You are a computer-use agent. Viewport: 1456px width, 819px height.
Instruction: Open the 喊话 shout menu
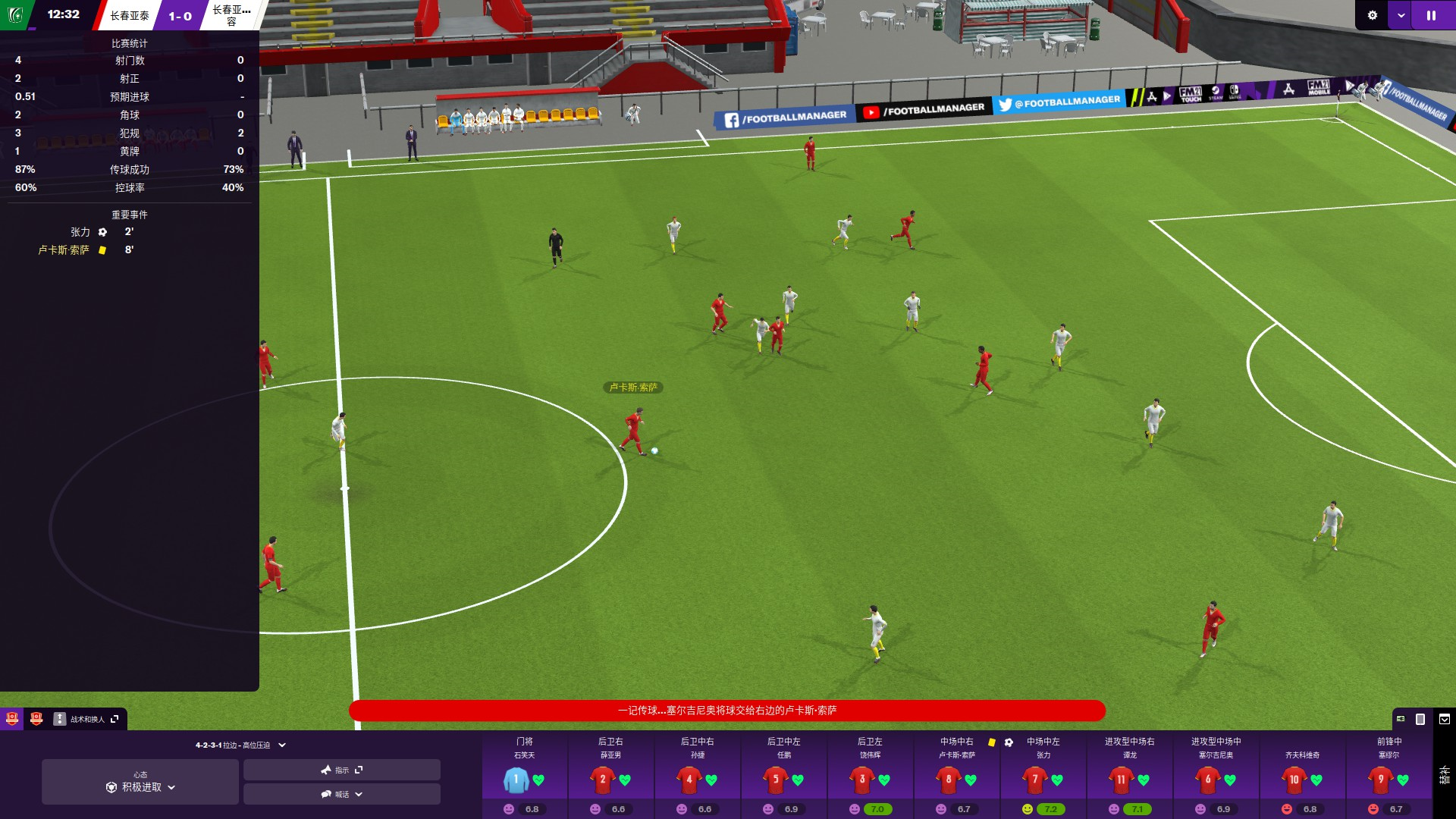341,794
